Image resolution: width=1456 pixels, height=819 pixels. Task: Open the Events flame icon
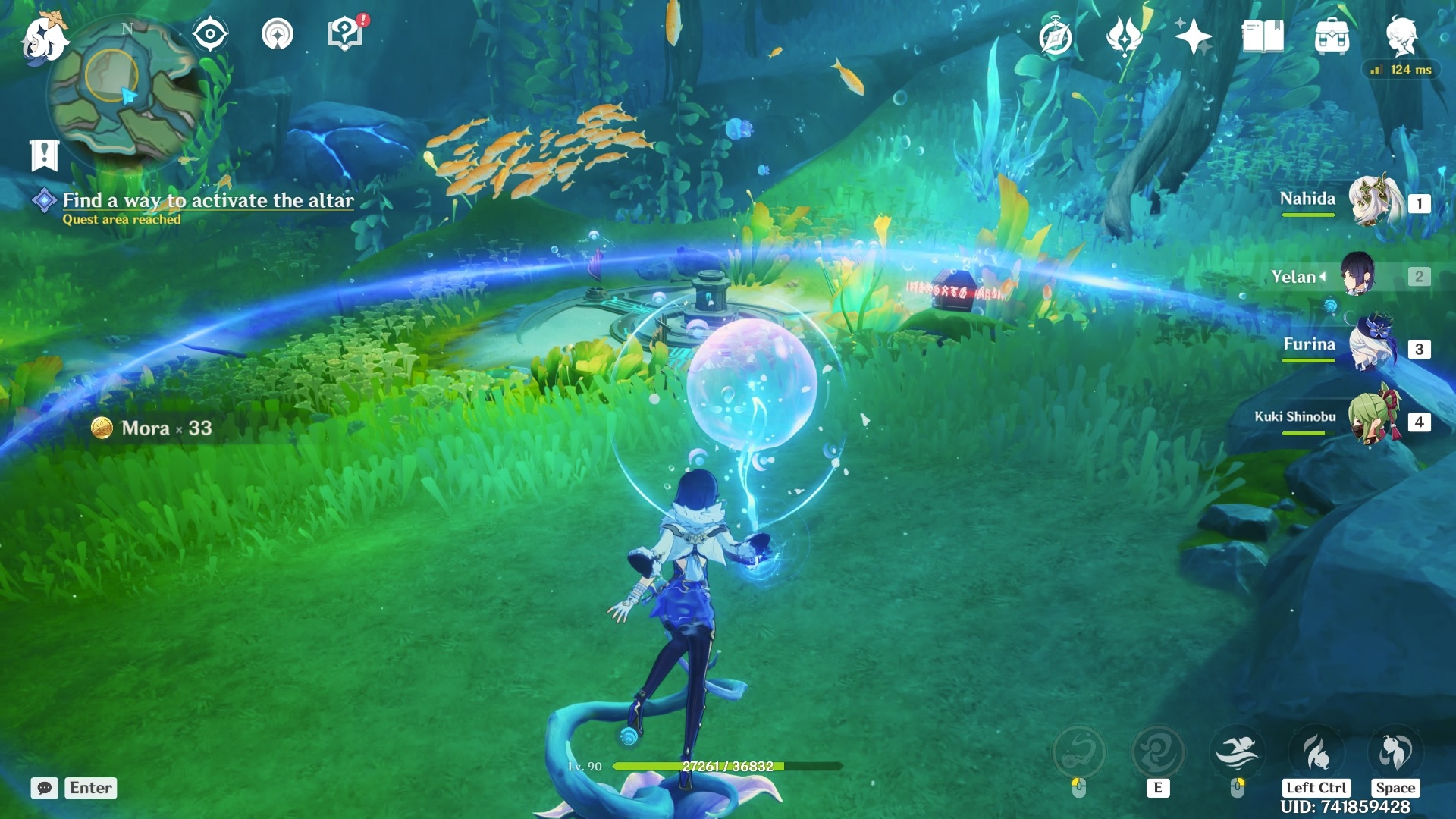coord(1124,36)
